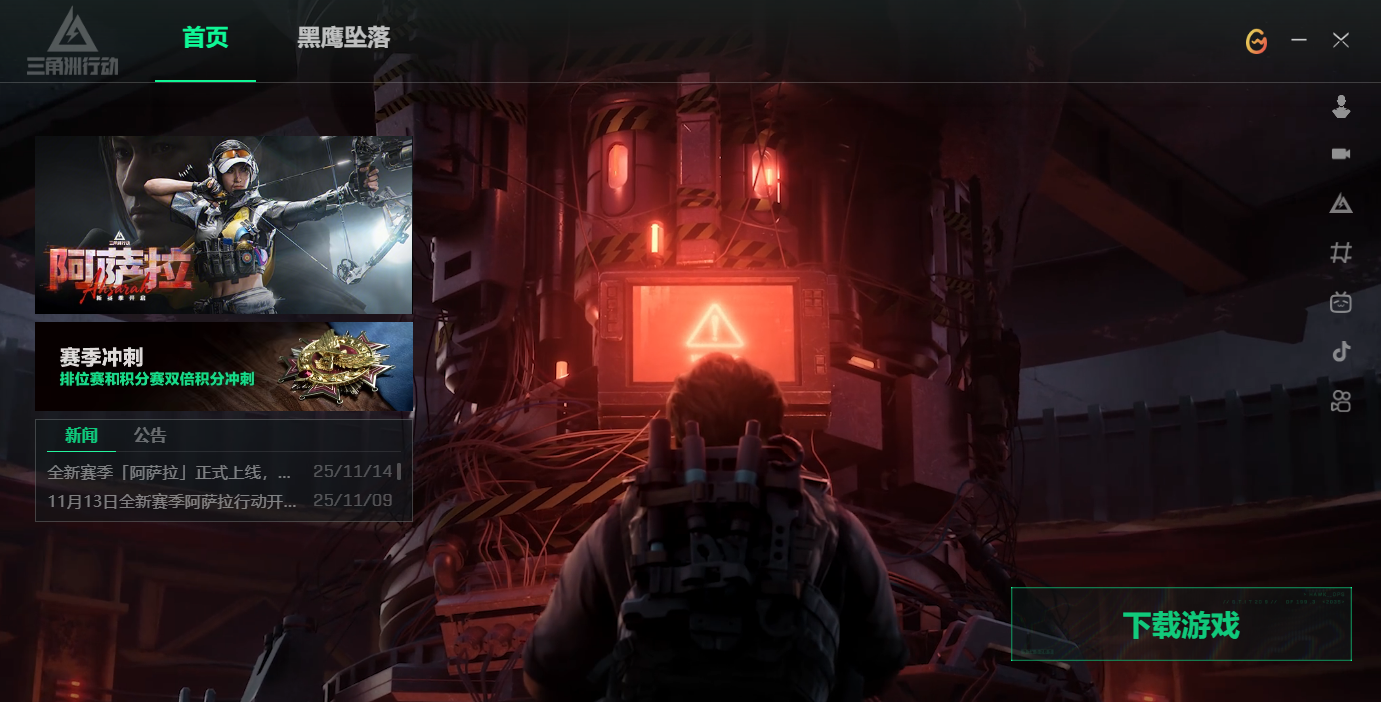1381x702 pixels.
Task: Open the 11月13日全新赛季阿萨拉行动 news item
Action: pyautogui.click(x=172, y=501)
